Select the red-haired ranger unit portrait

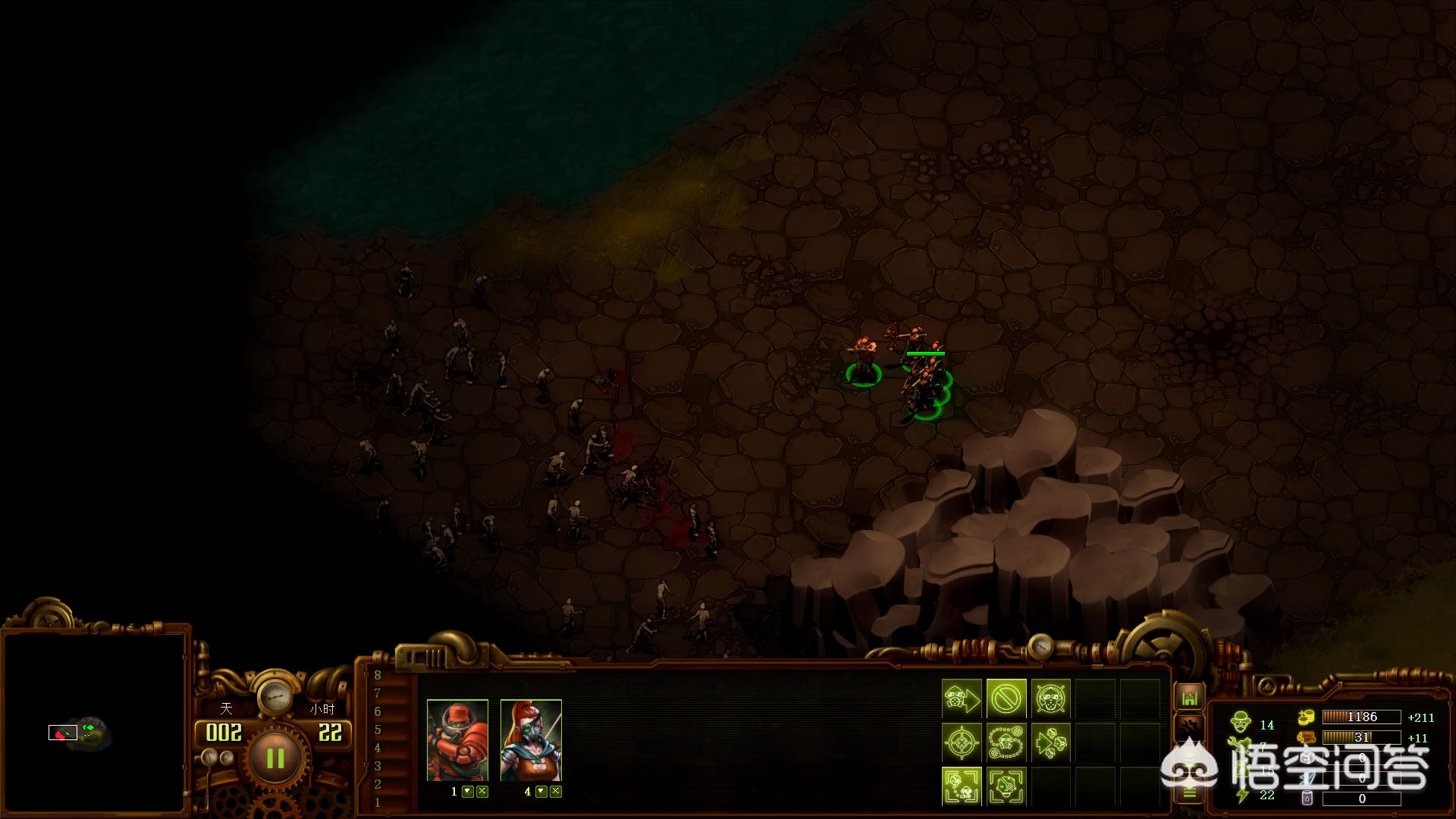click(531, 740)
